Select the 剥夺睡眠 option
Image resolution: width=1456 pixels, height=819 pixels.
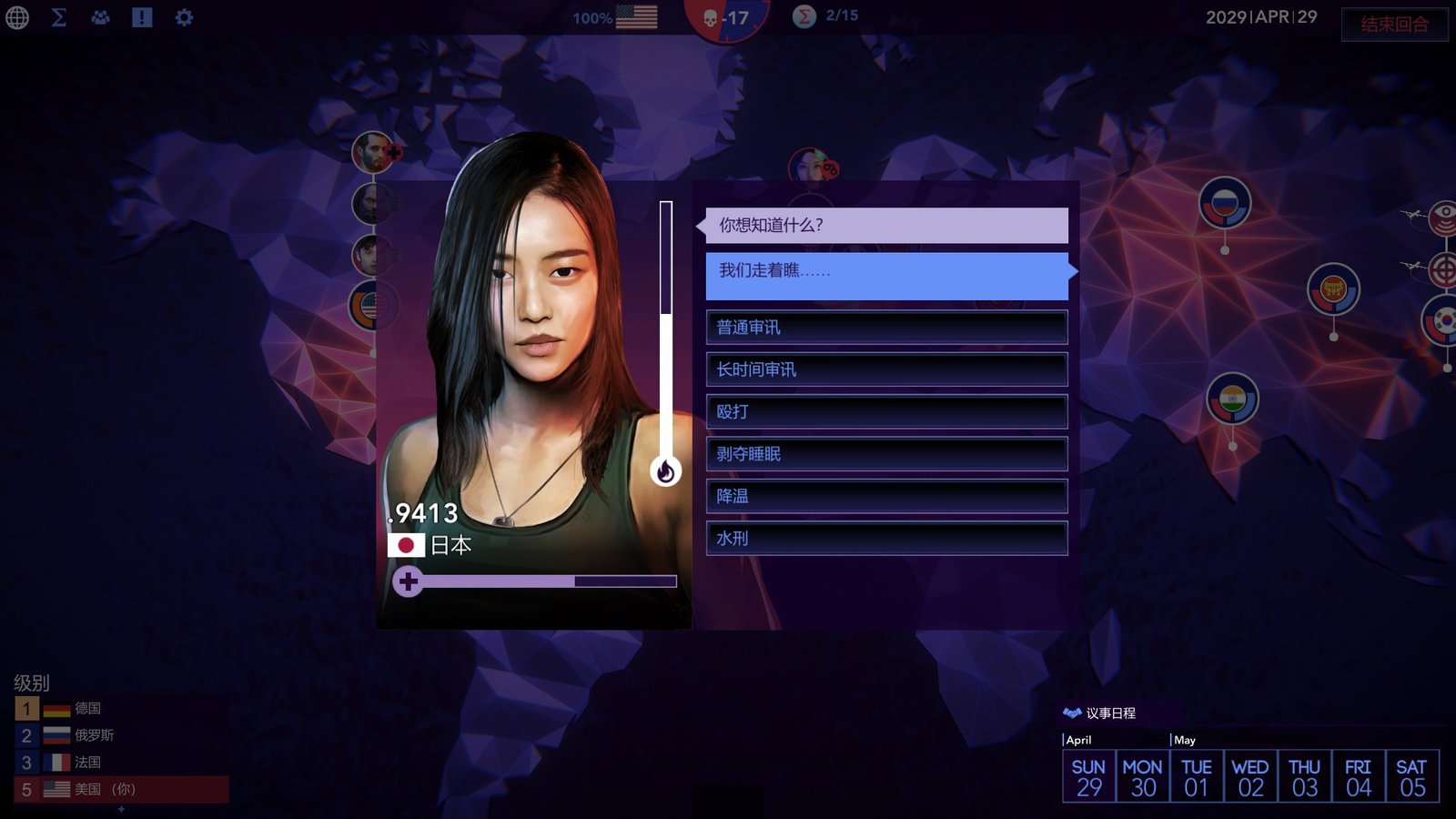coord(886,454)
